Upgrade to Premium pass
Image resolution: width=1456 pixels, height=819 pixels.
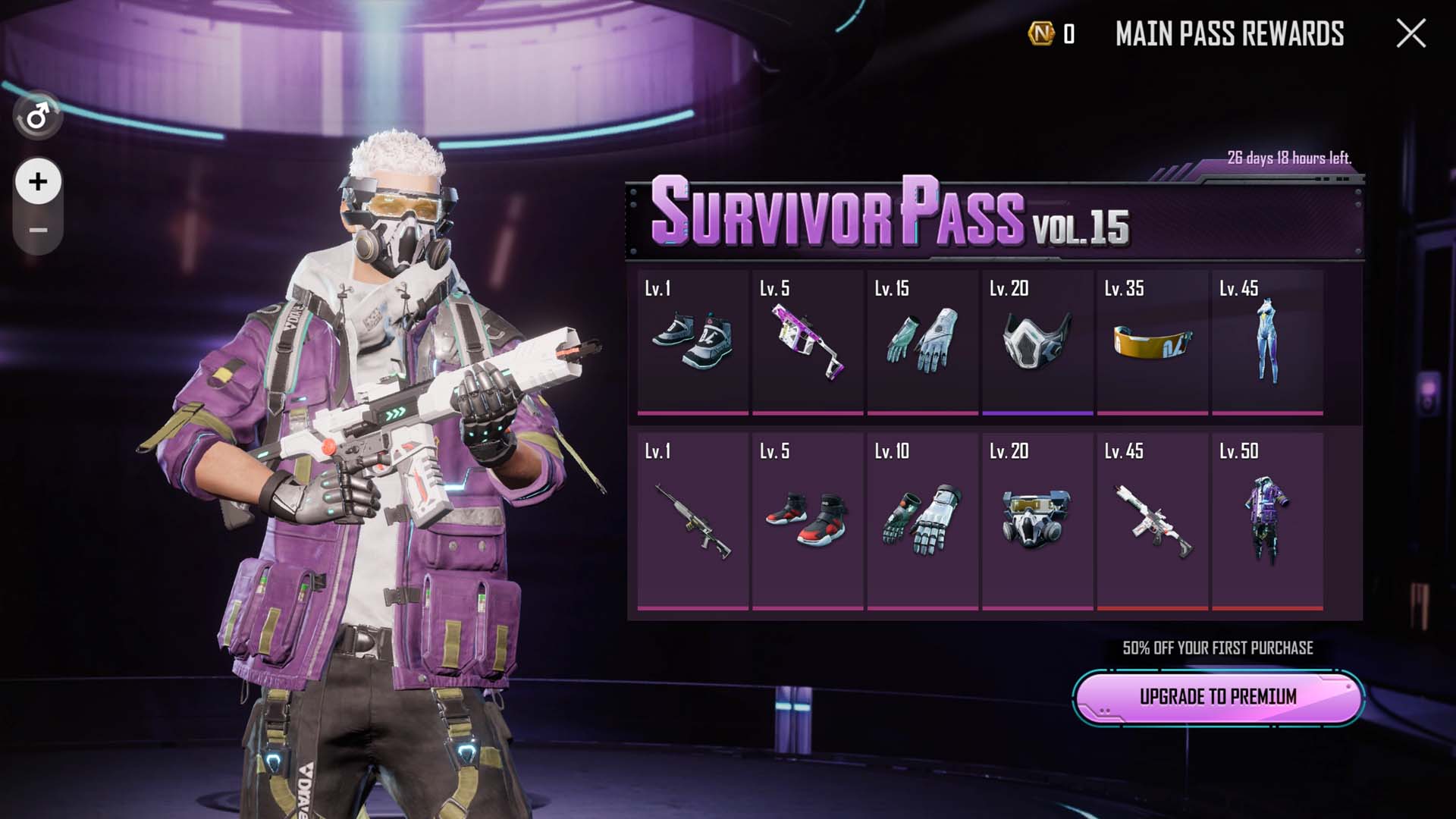[1218, 696]
